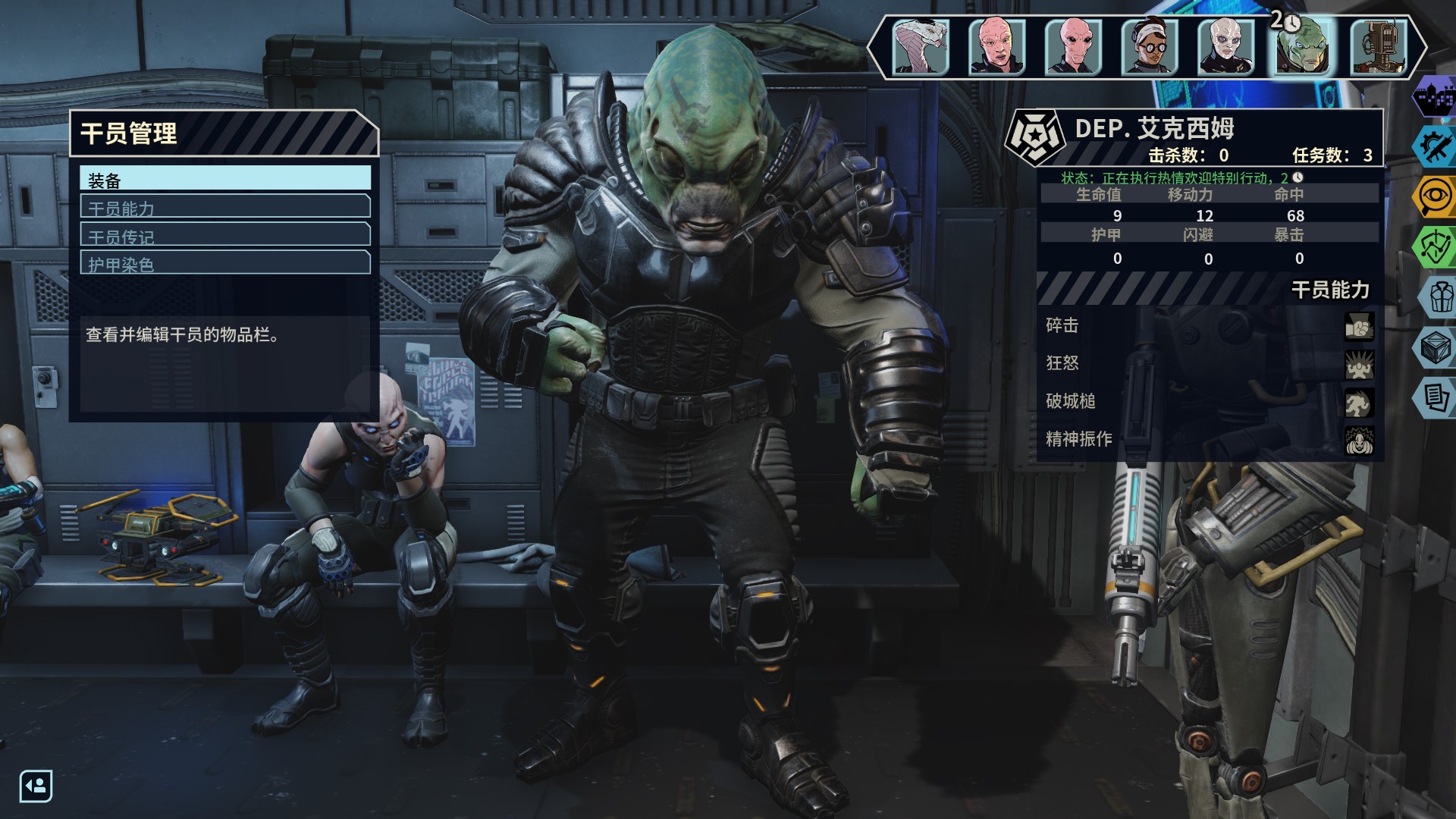Click the 破城槌 ability icon
The image size is (1456, 819).
point(1359,402)
